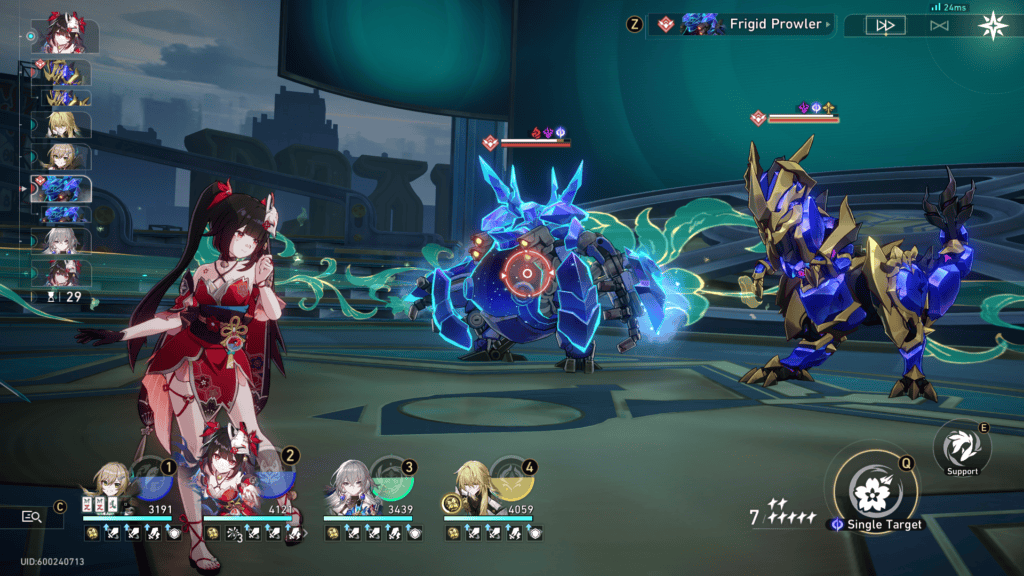Activate the Support skill
The height and width of the screenshot is (576, 1024).
coord(962,449)
